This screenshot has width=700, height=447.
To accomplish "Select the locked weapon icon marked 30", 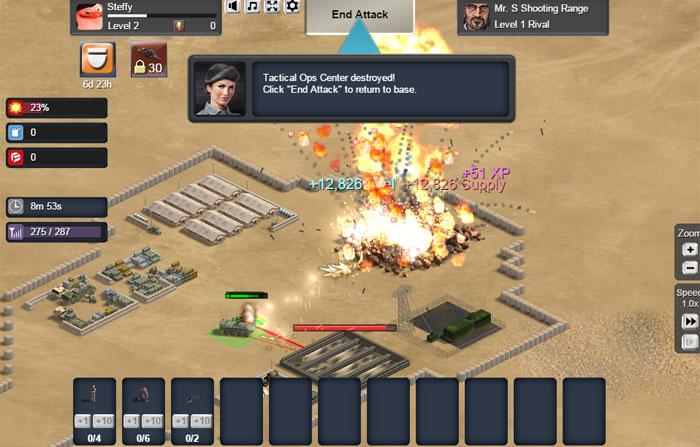I will point(147,60).
